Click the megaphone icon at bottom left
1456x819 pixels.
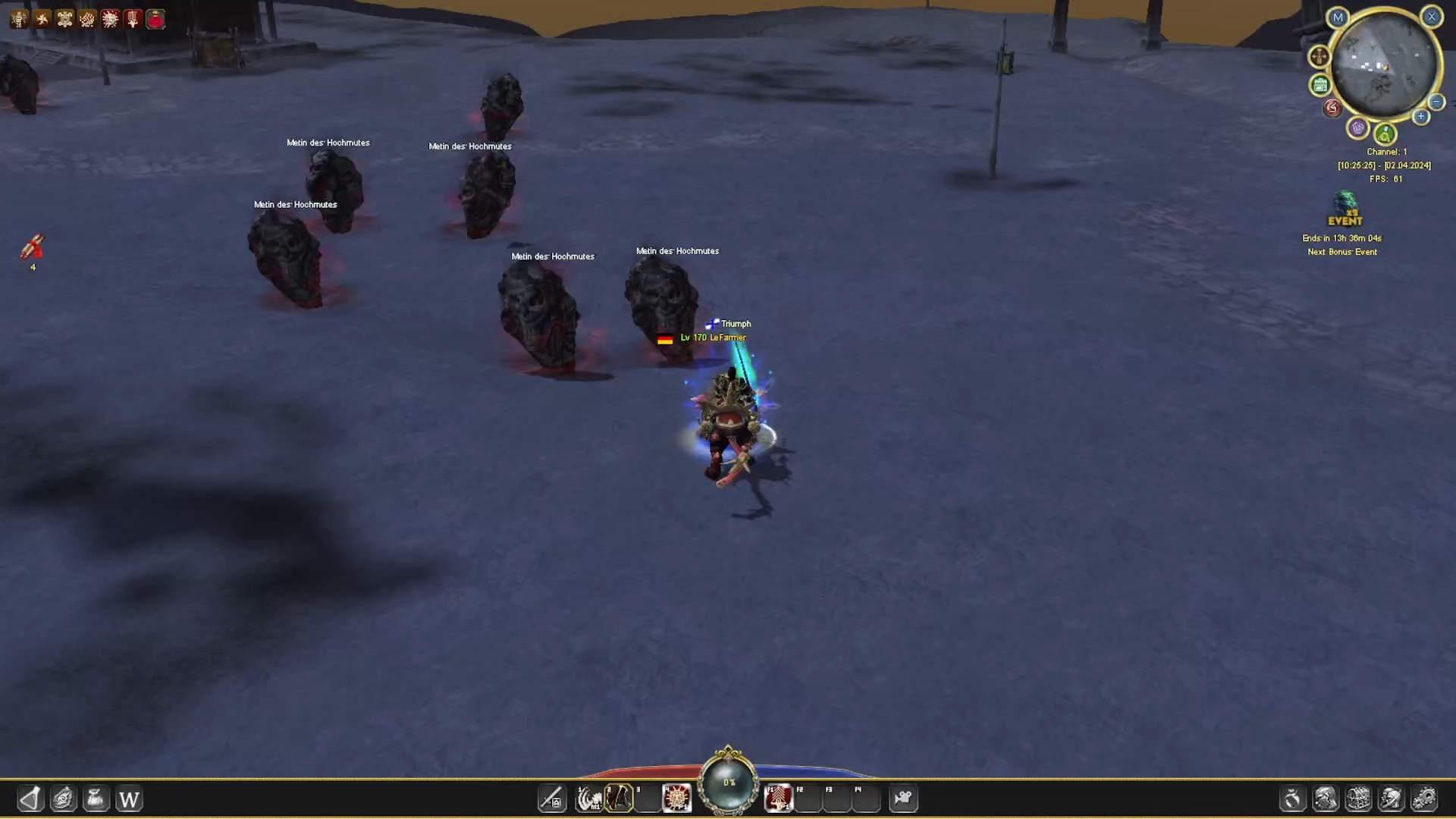point(30,799)
